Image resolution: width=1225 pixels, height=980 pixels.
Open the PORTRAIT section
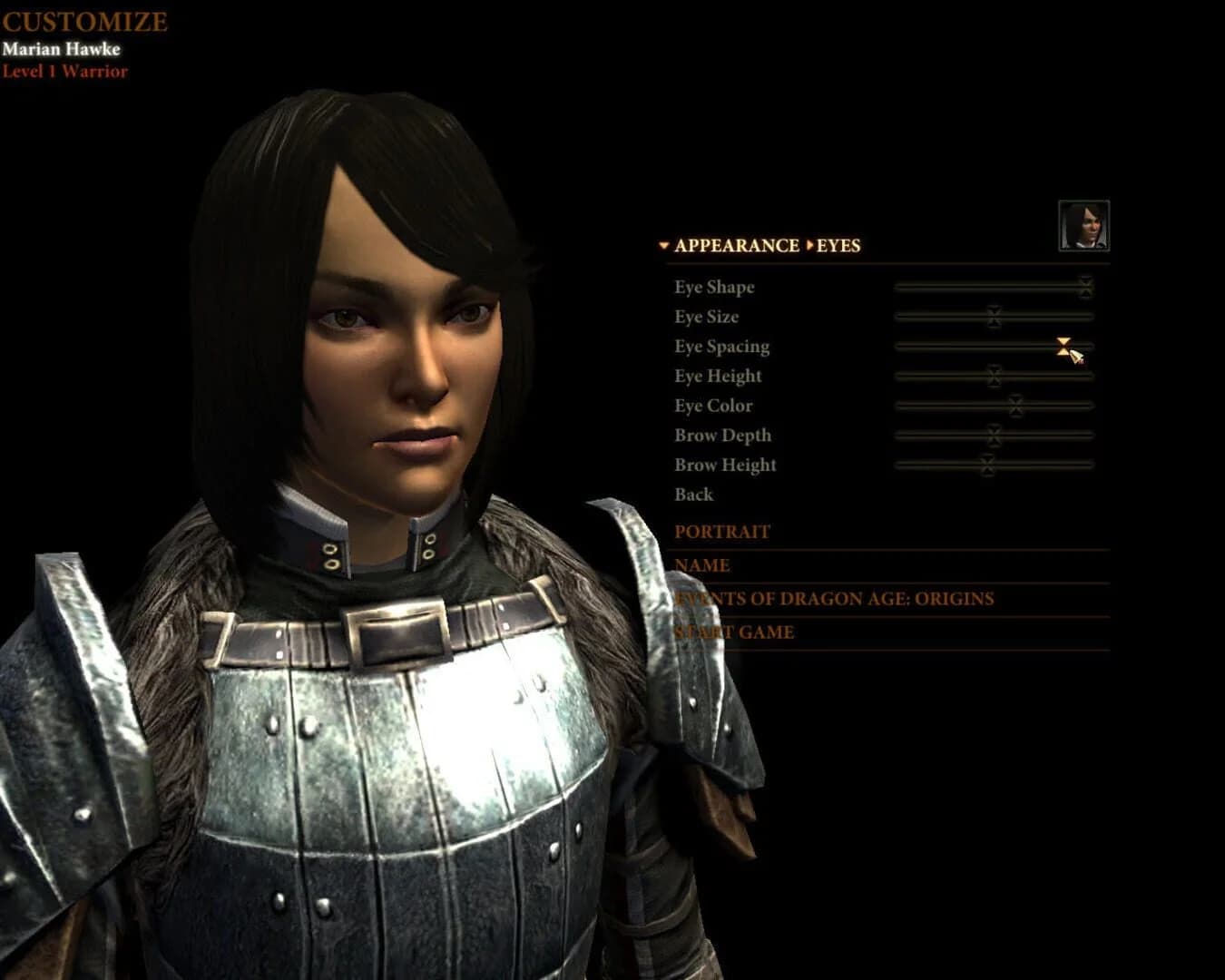tap(720, 532)
